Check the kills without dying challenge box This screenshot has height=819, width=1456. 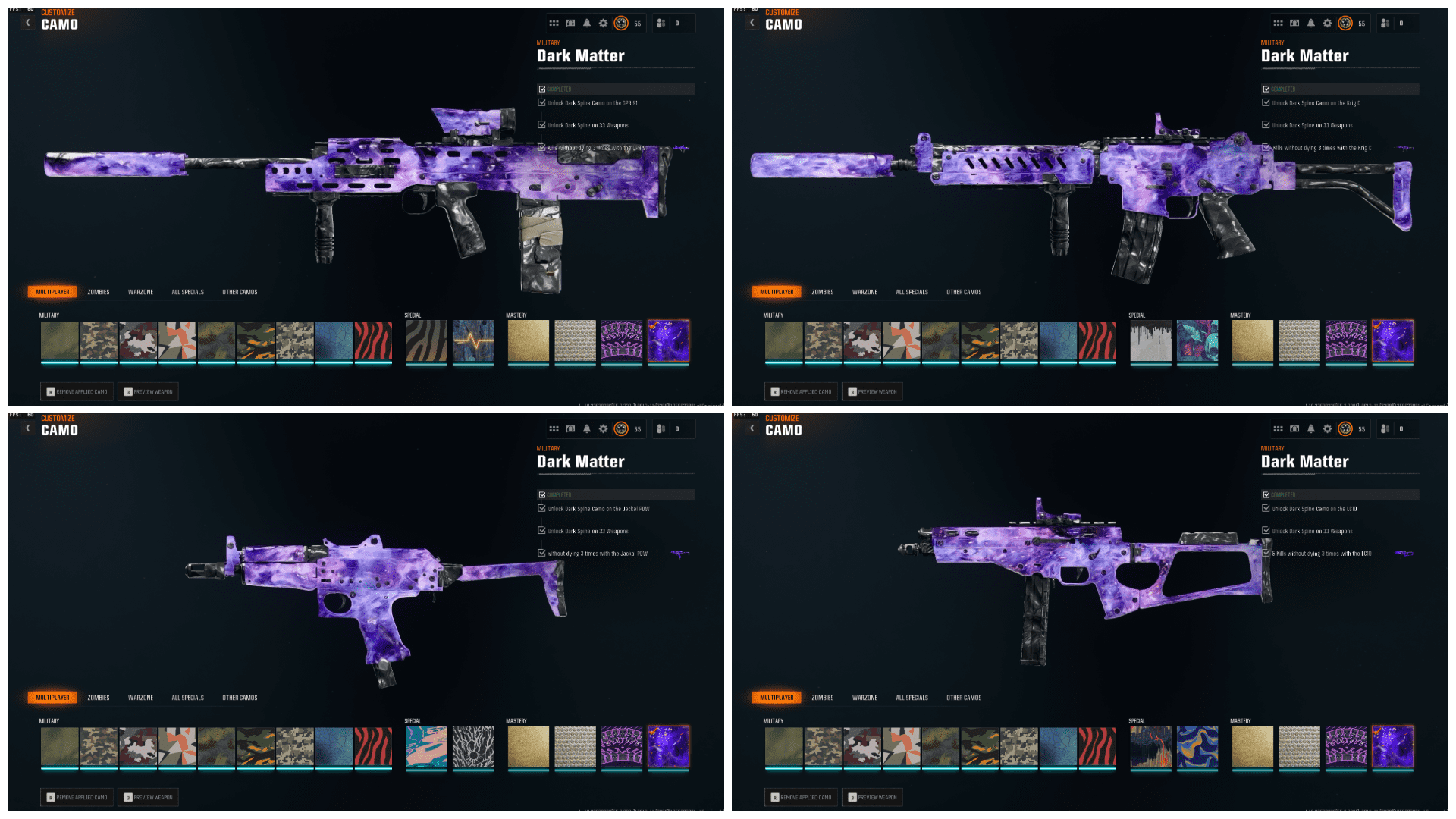541,147
